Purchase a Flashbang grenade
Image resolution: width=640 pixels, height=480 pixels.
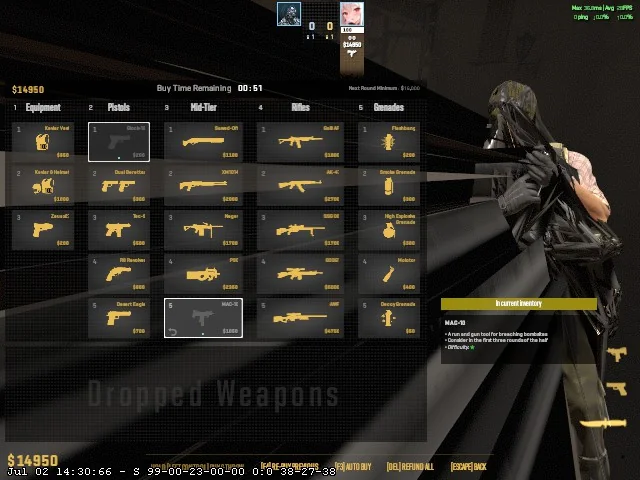388,142
